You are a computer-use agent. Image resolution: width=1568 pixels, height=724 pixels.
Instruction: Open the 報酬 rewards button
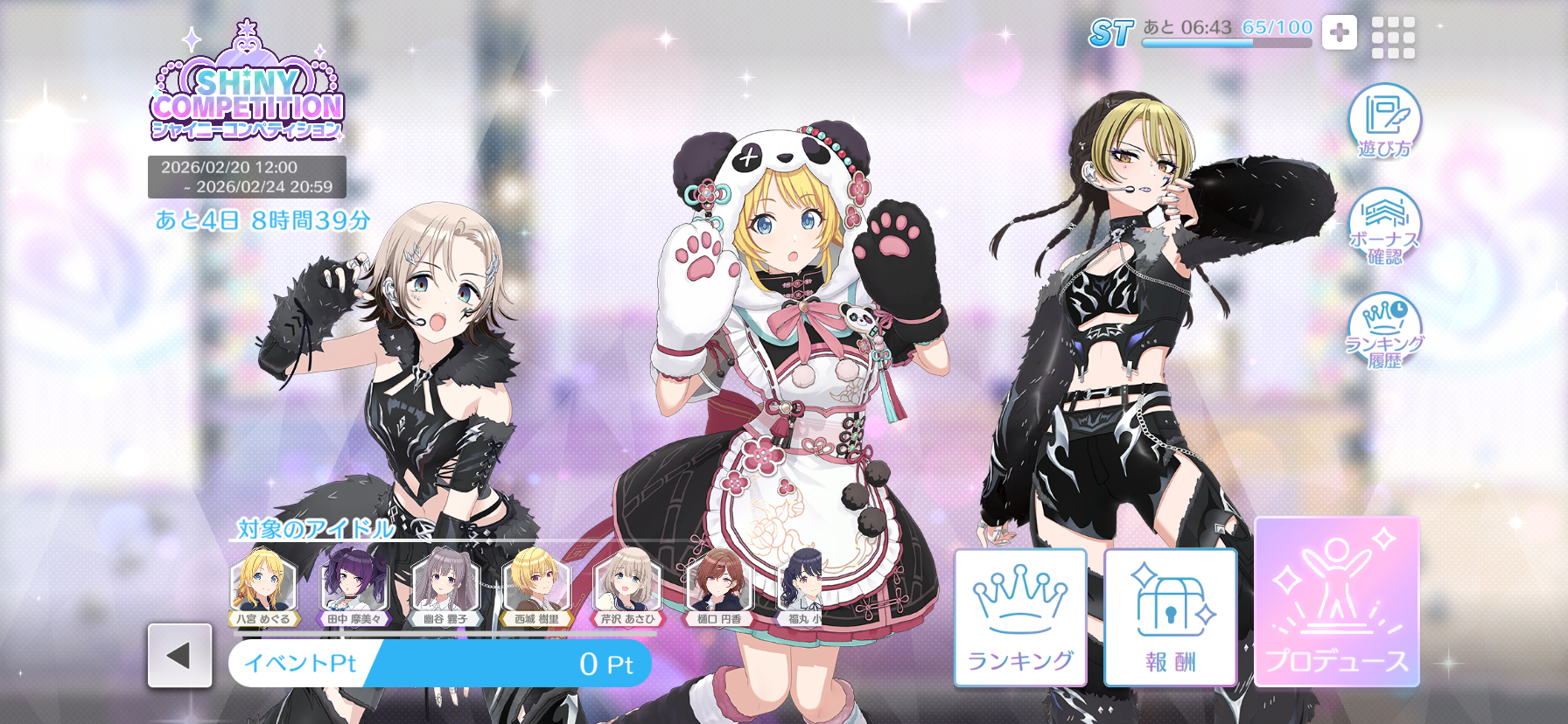[1171, 617]
